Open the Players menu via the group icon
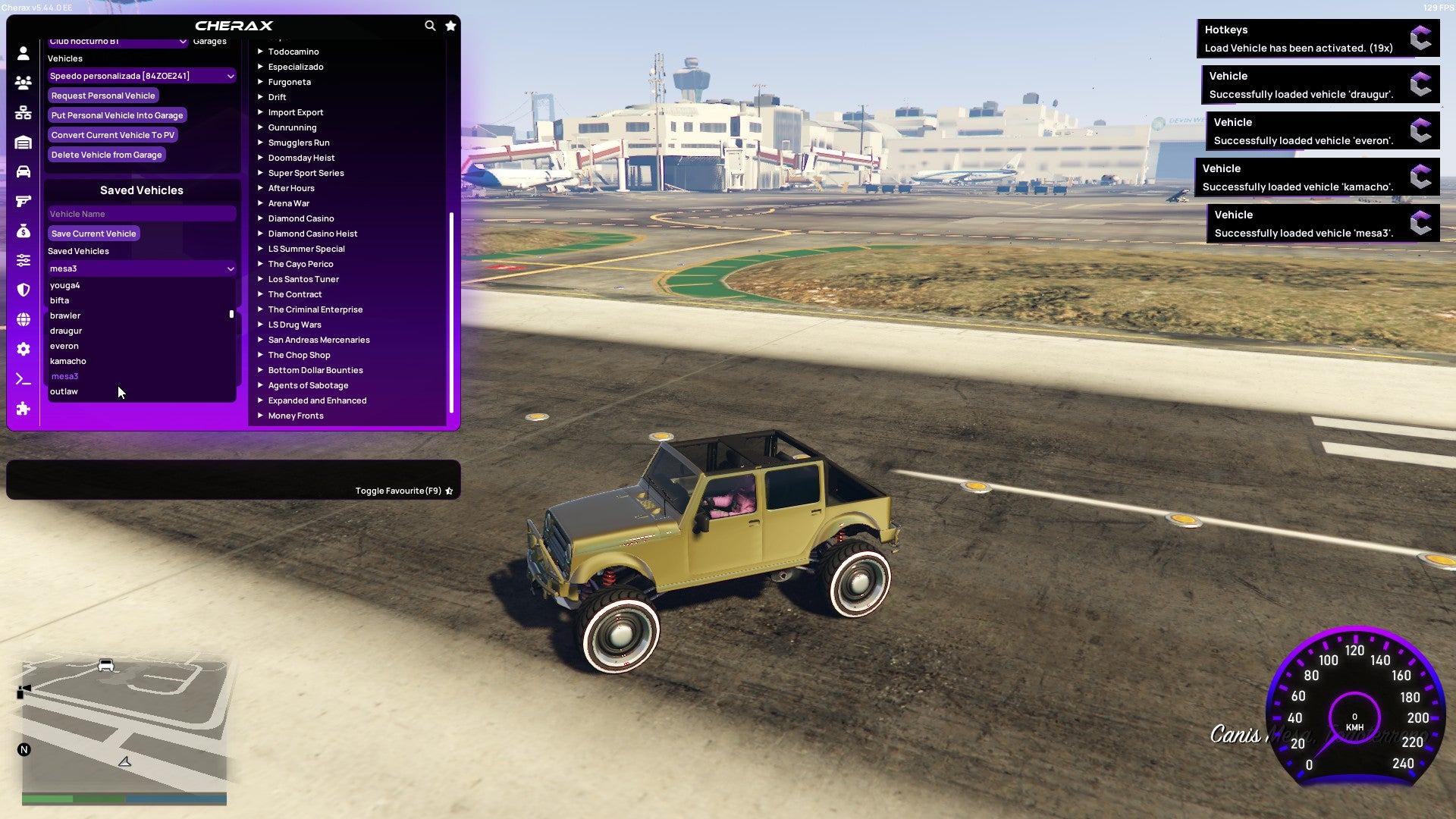 coord(23,83)
